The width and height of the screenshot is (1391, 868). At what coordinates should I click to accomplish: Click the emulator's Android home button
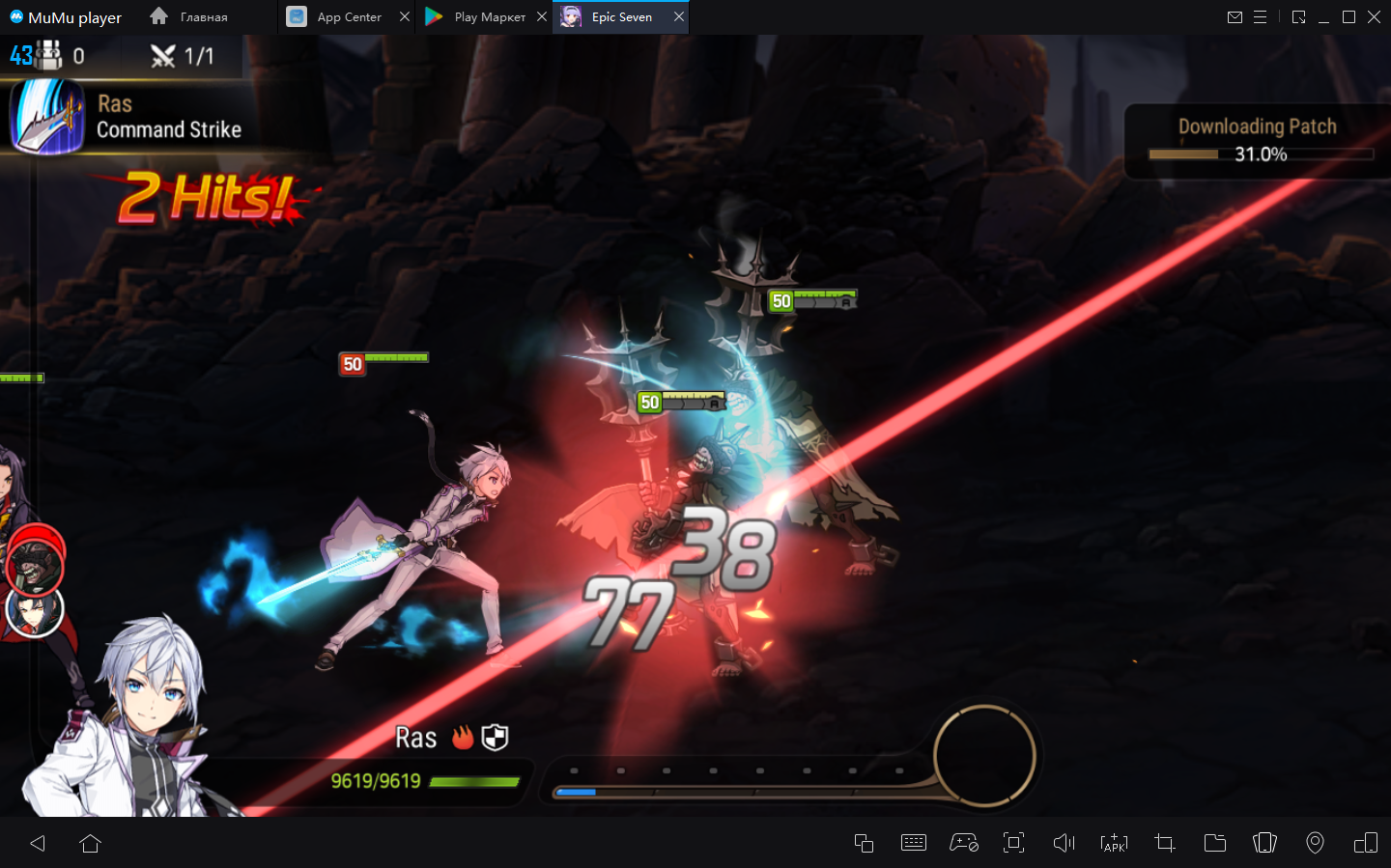click(x=91, y=843)
